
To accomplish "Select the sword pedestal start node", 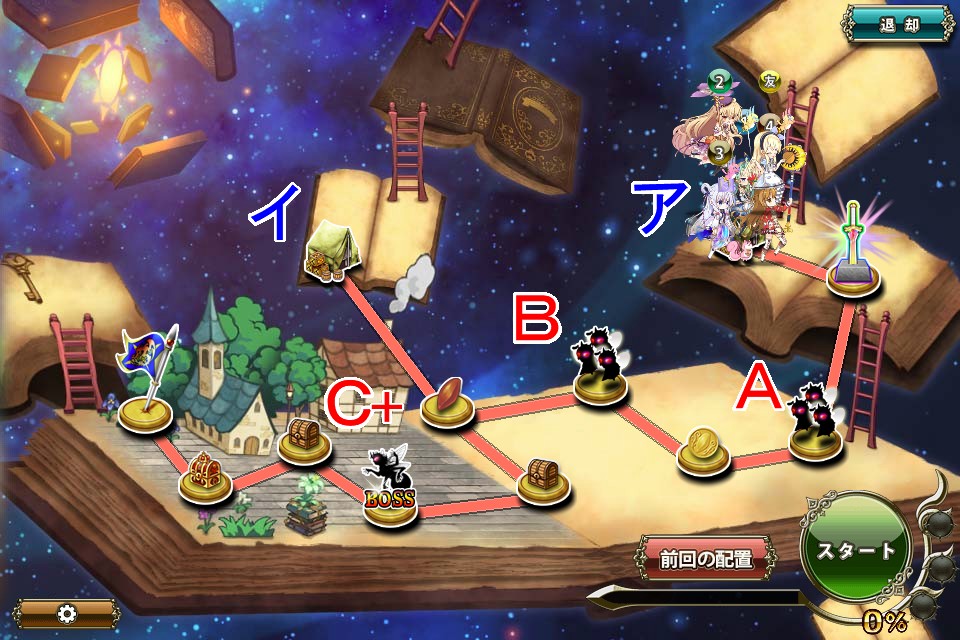I will tap(854, 260).
